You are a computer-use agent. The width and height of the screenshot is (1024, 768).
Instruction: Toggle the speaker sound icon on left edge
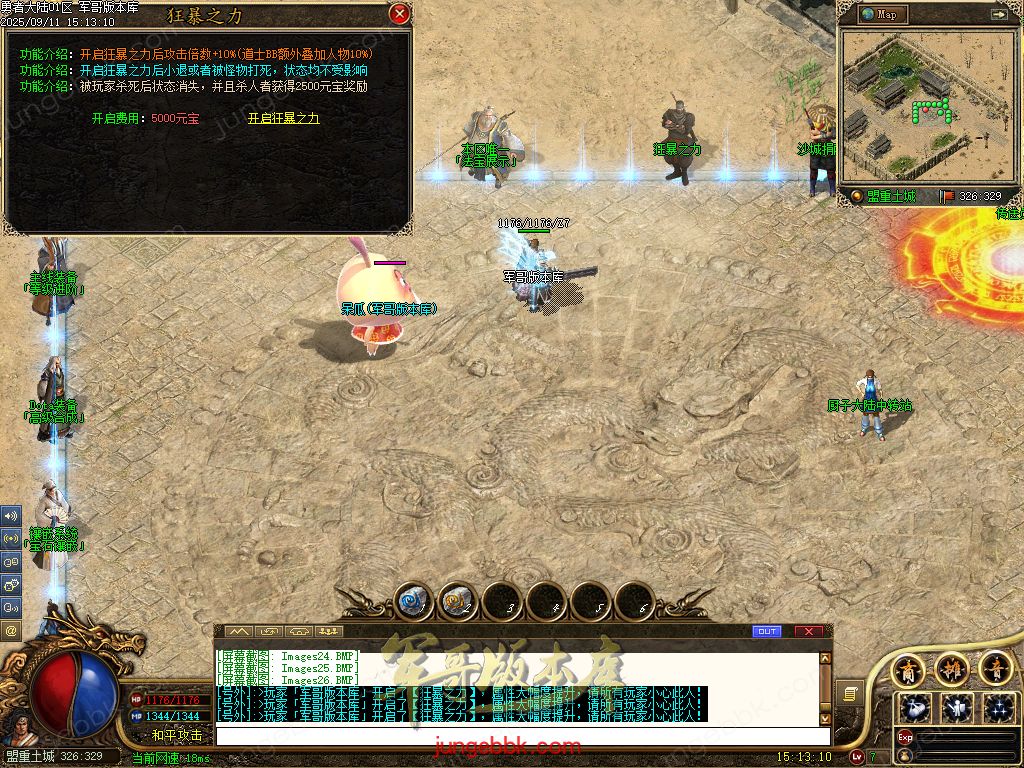point(11,516)
